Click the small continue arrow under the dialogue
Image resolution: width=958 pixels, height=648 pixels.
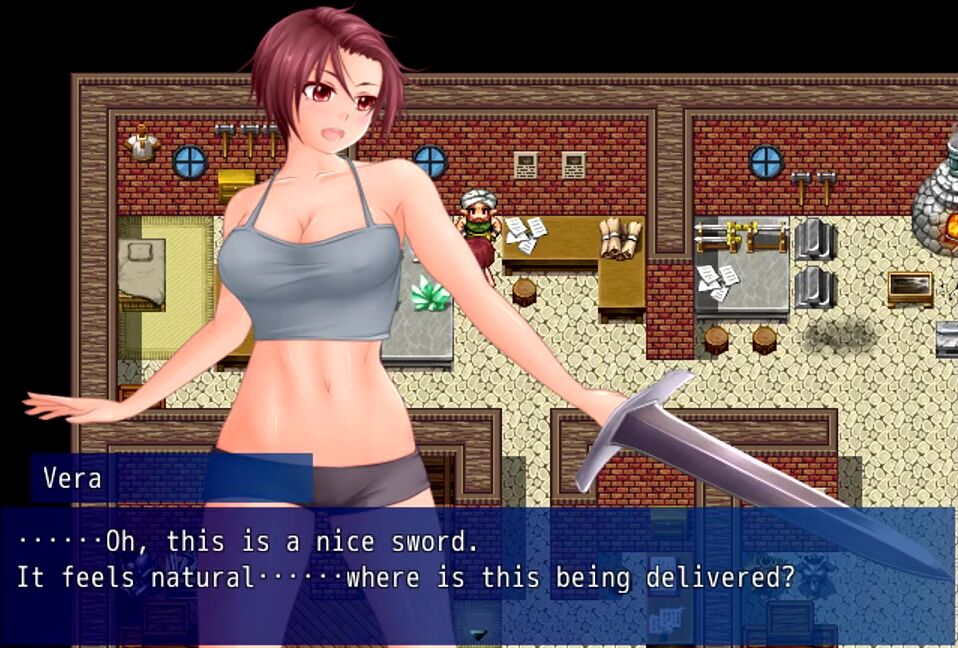tap(479, 634)
